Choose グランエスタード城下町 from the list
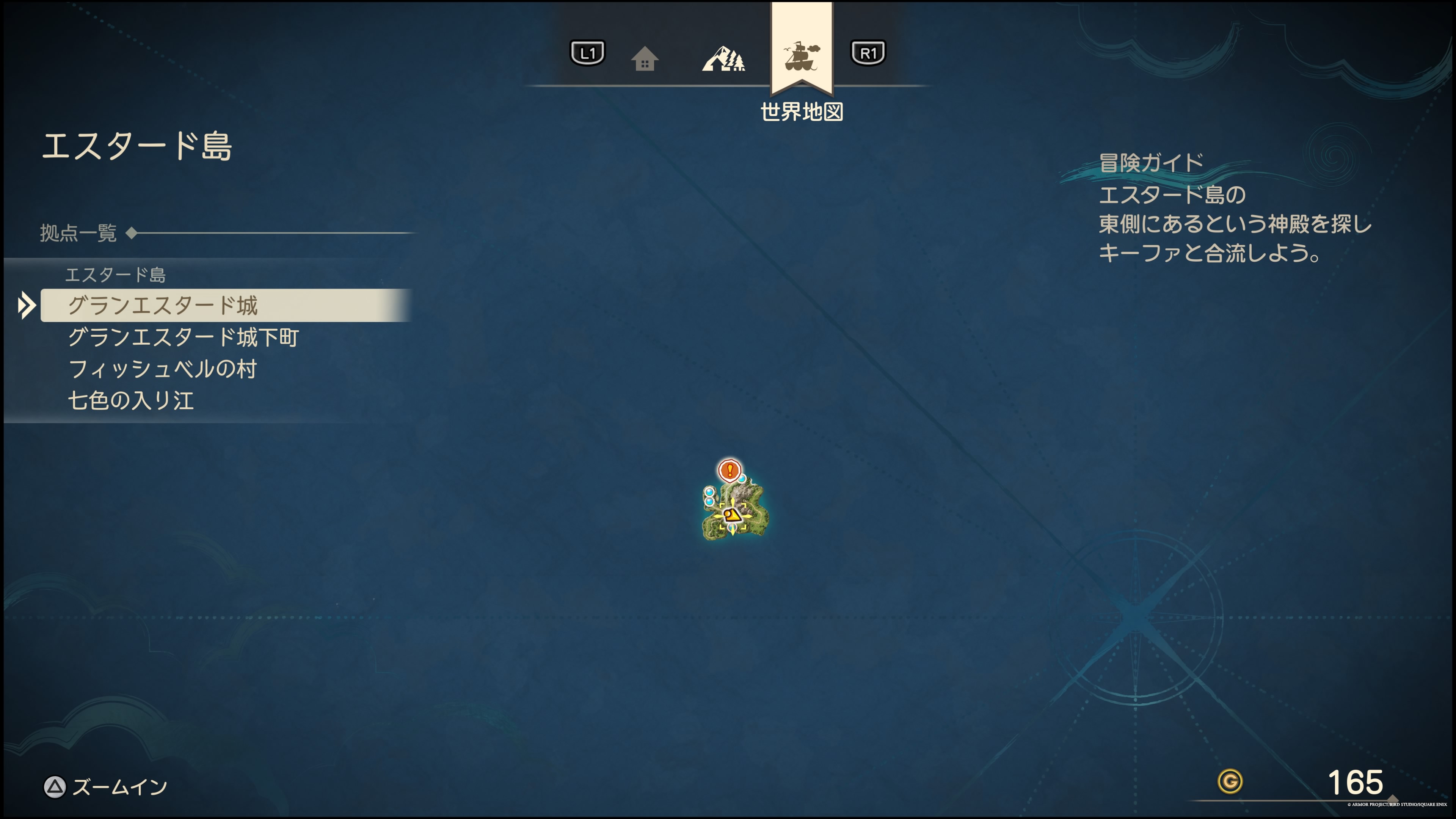The image size is (1456, 819). coord(183,337)
